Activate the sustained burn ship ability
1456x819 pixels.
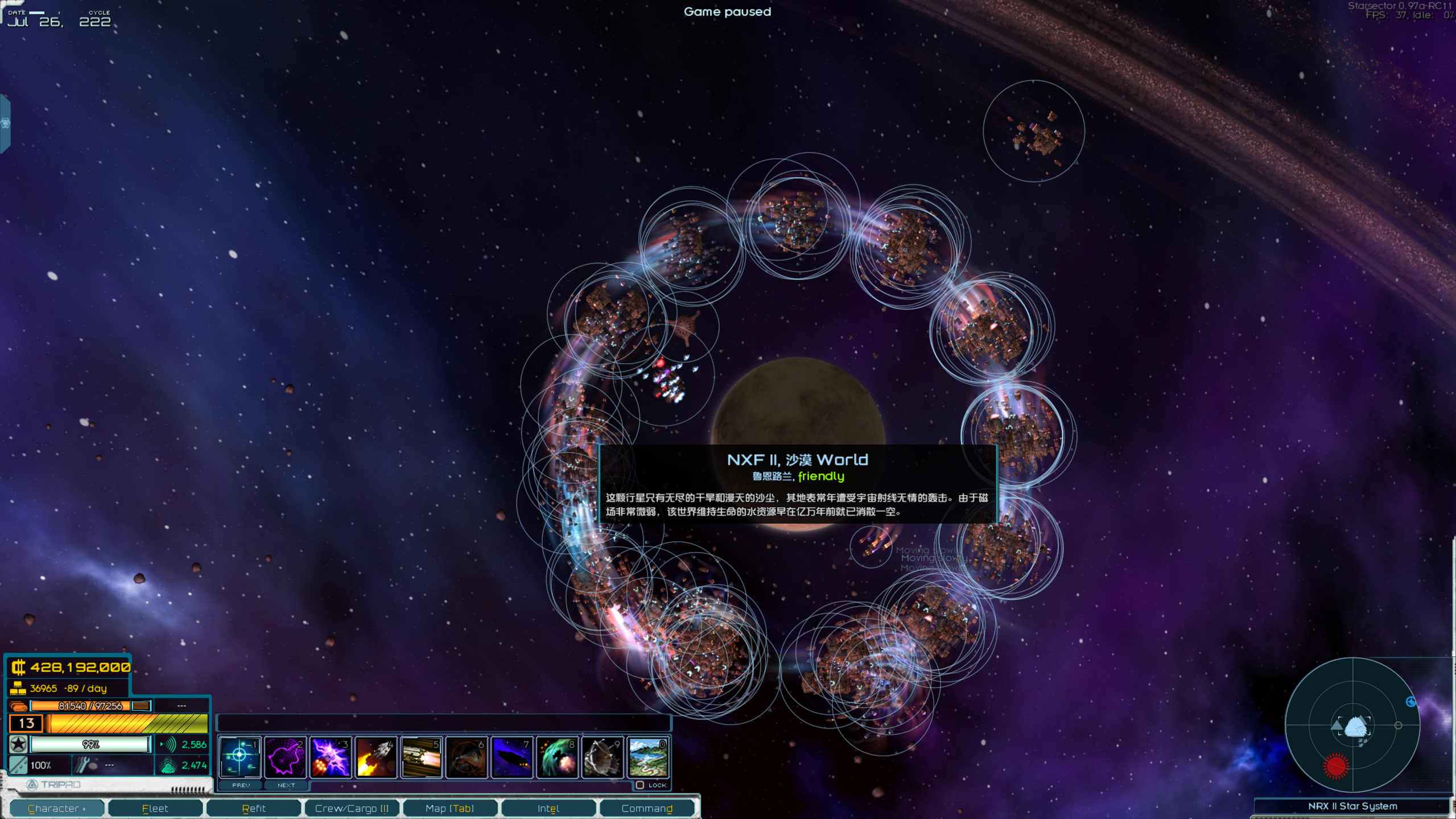pyautogui.click(x=422, y=757)
